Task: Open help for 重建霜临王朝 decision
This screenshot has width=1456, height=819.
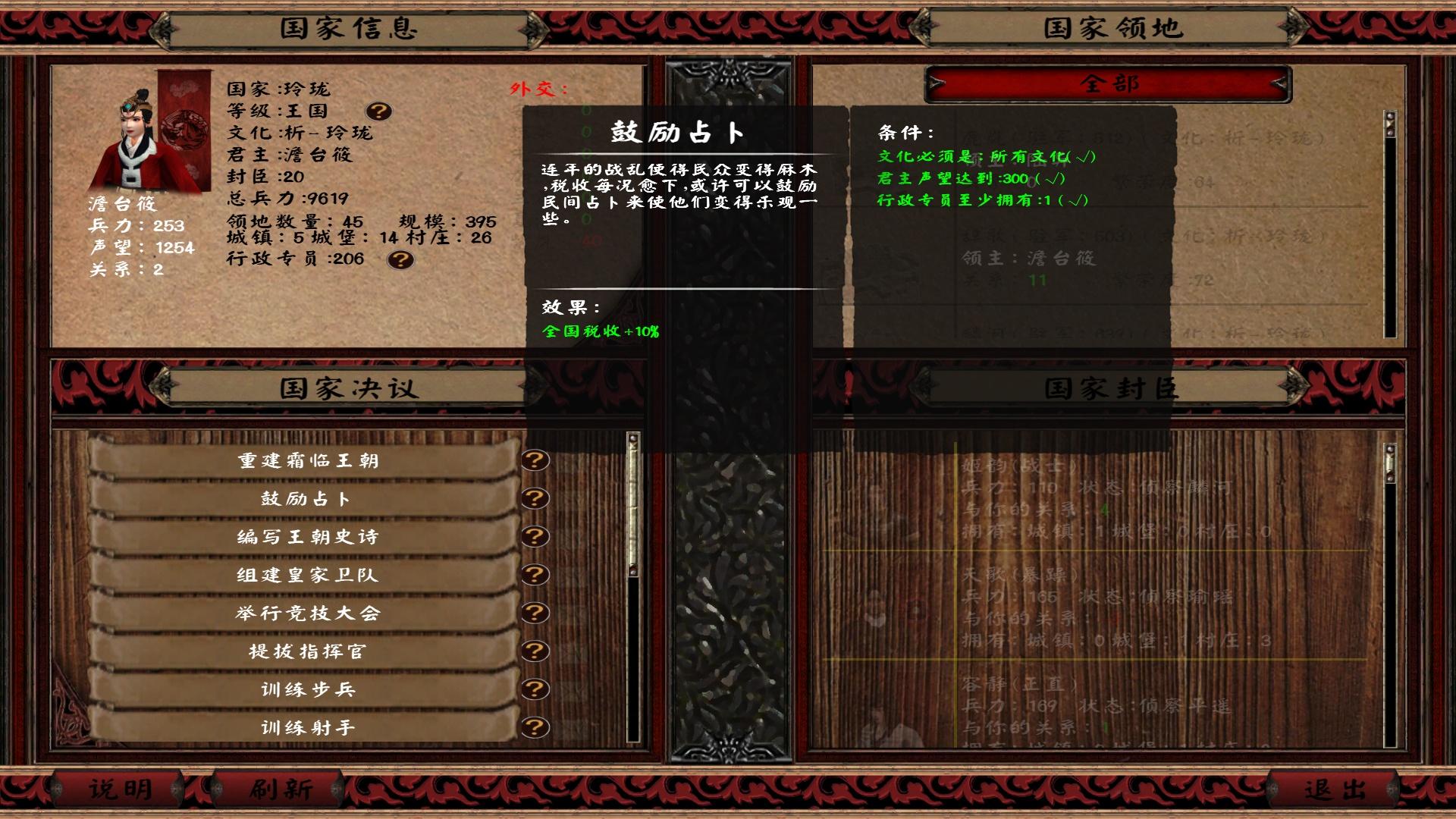Action: 535,460
